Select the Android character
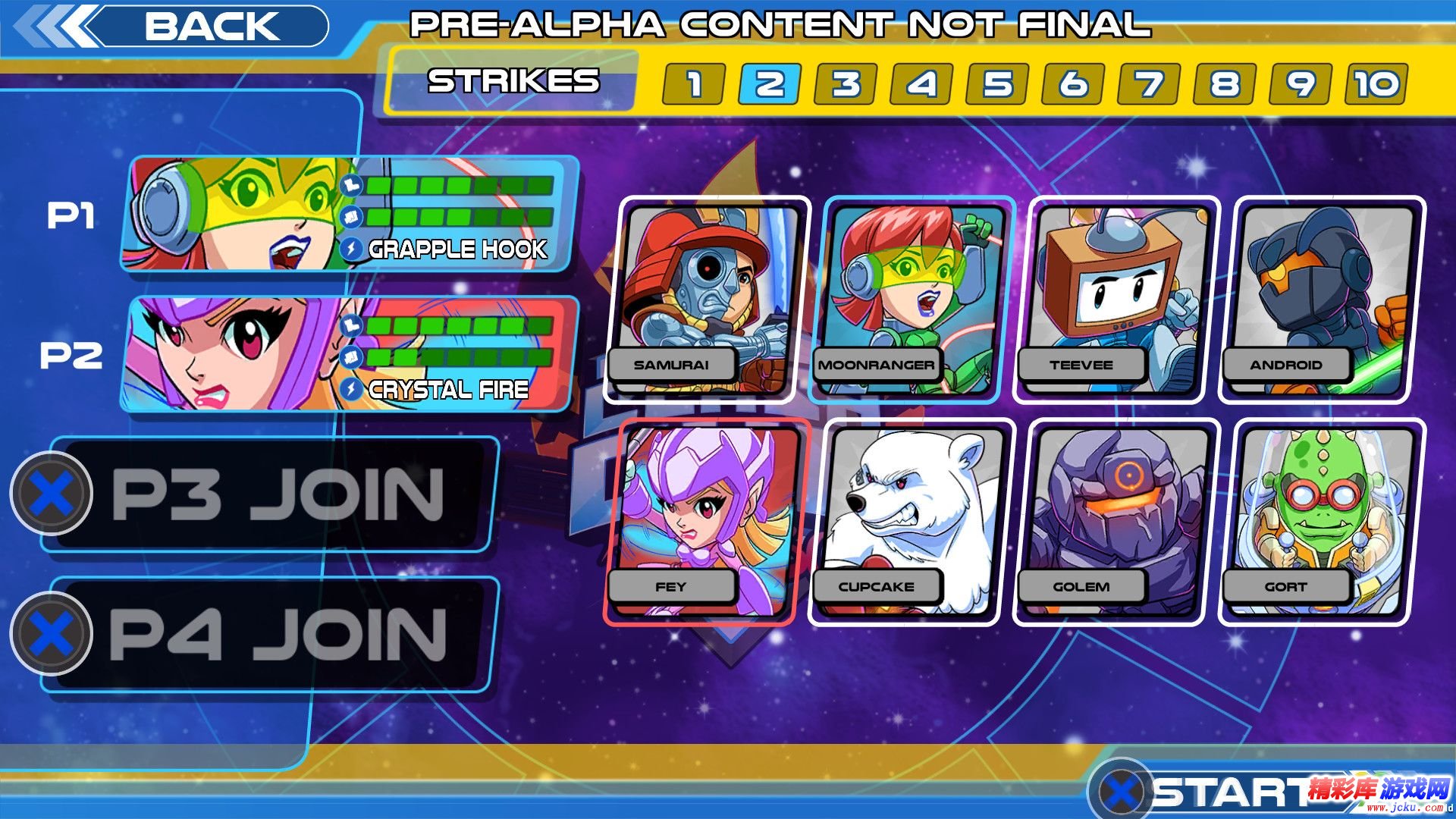 (1321, 300)
